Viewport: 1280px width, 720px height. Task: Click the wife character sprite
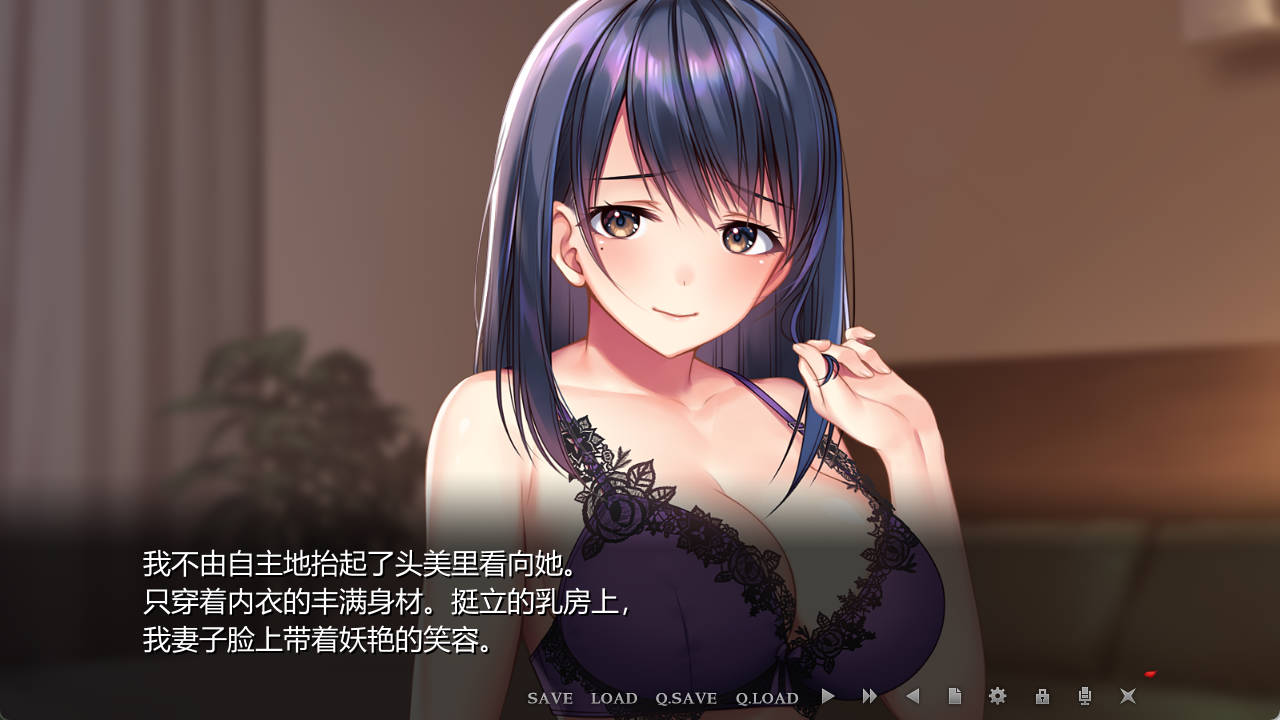[660, 300]
